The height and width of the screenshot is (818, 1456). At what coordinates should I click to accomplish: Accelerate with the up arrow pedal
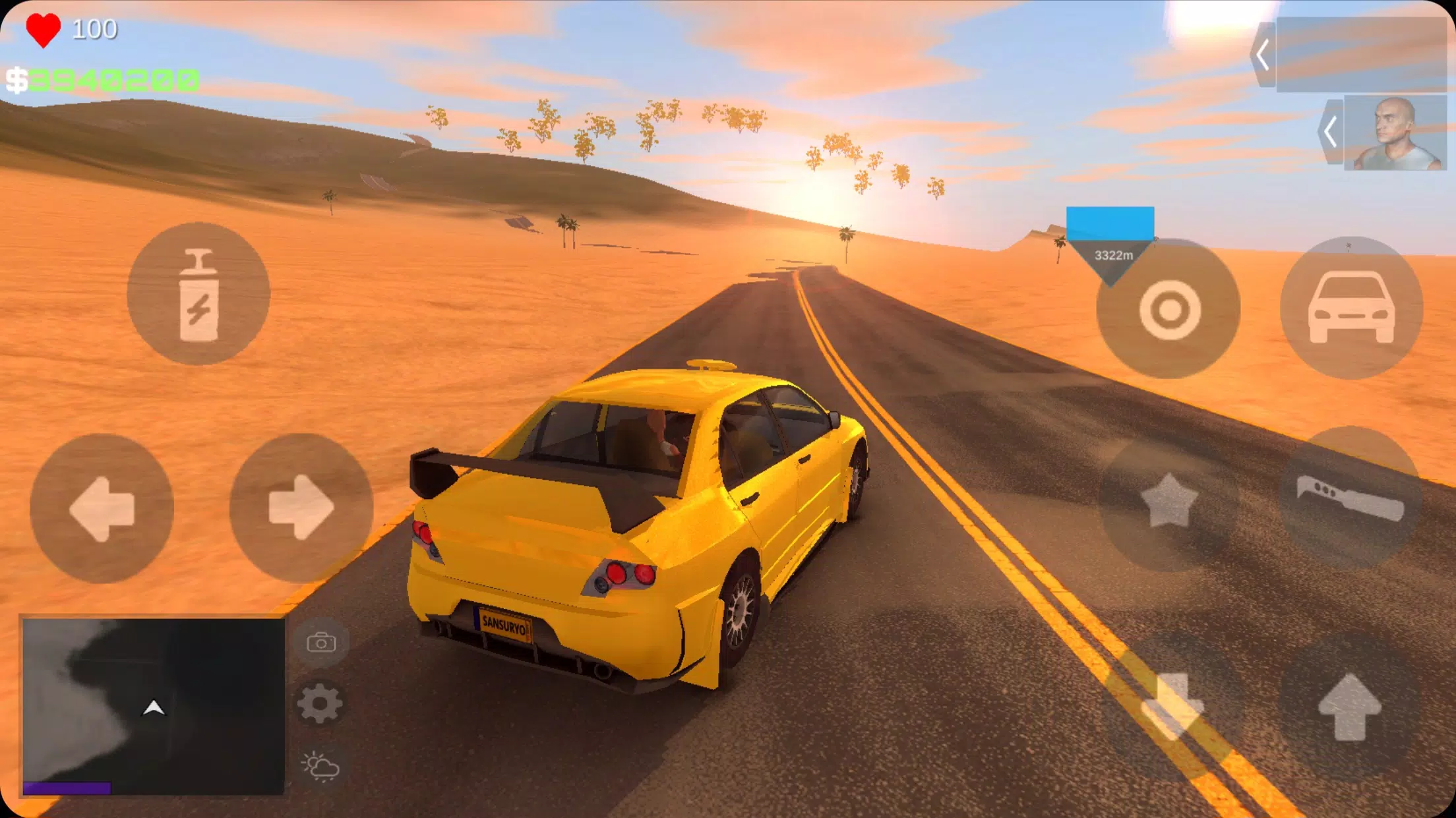click(x=1349, y=707)
